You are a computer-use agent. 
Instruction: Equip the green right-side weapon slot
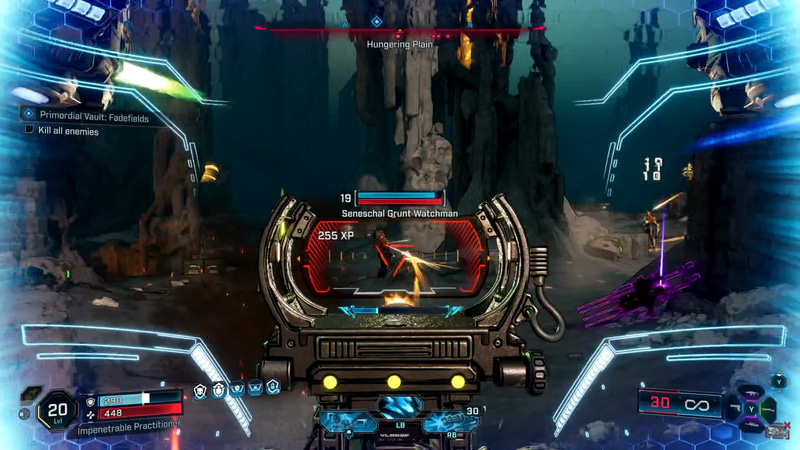click(x=770, y=408)
